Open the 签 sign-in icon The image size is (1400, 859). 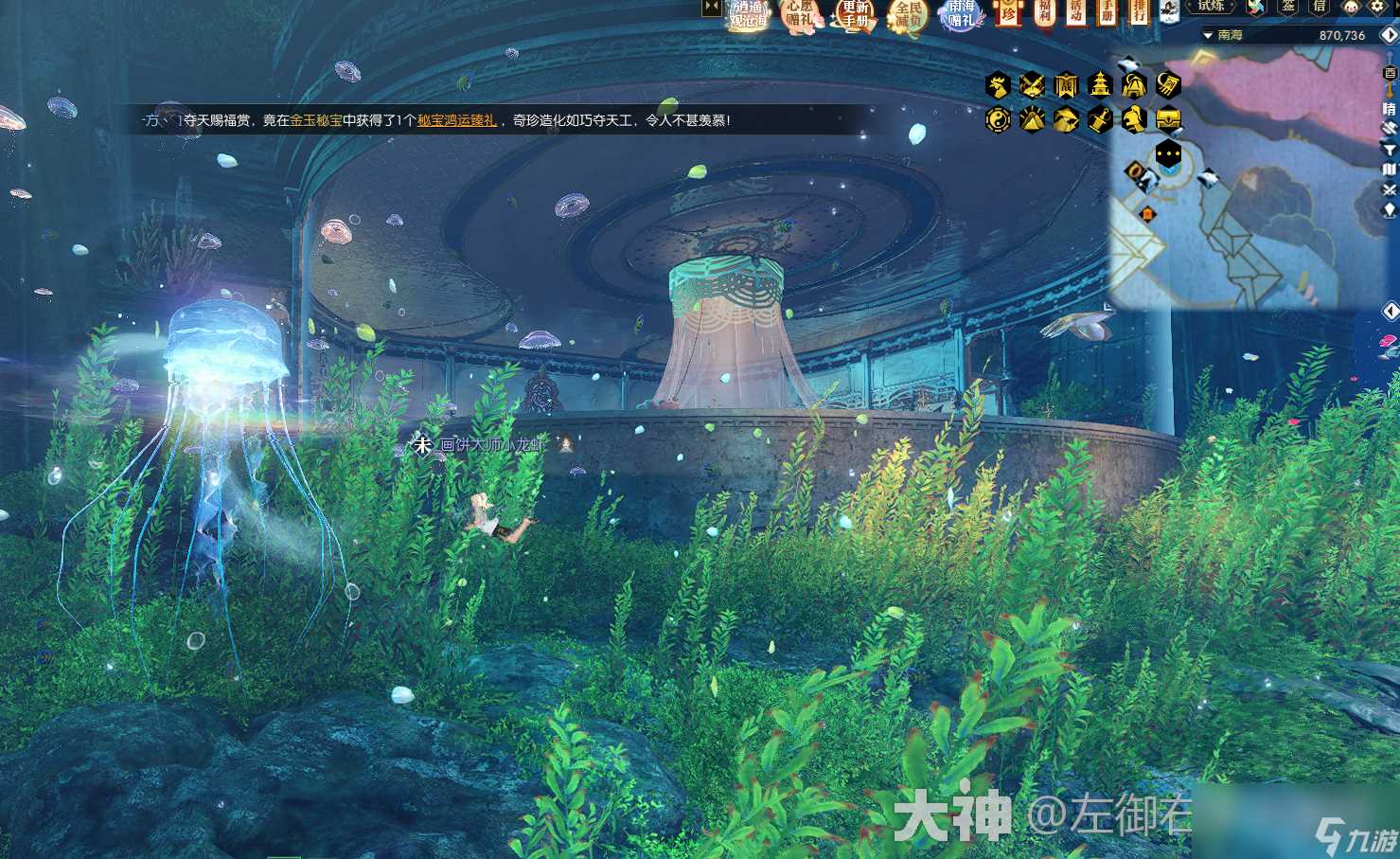pos(1288,8)
